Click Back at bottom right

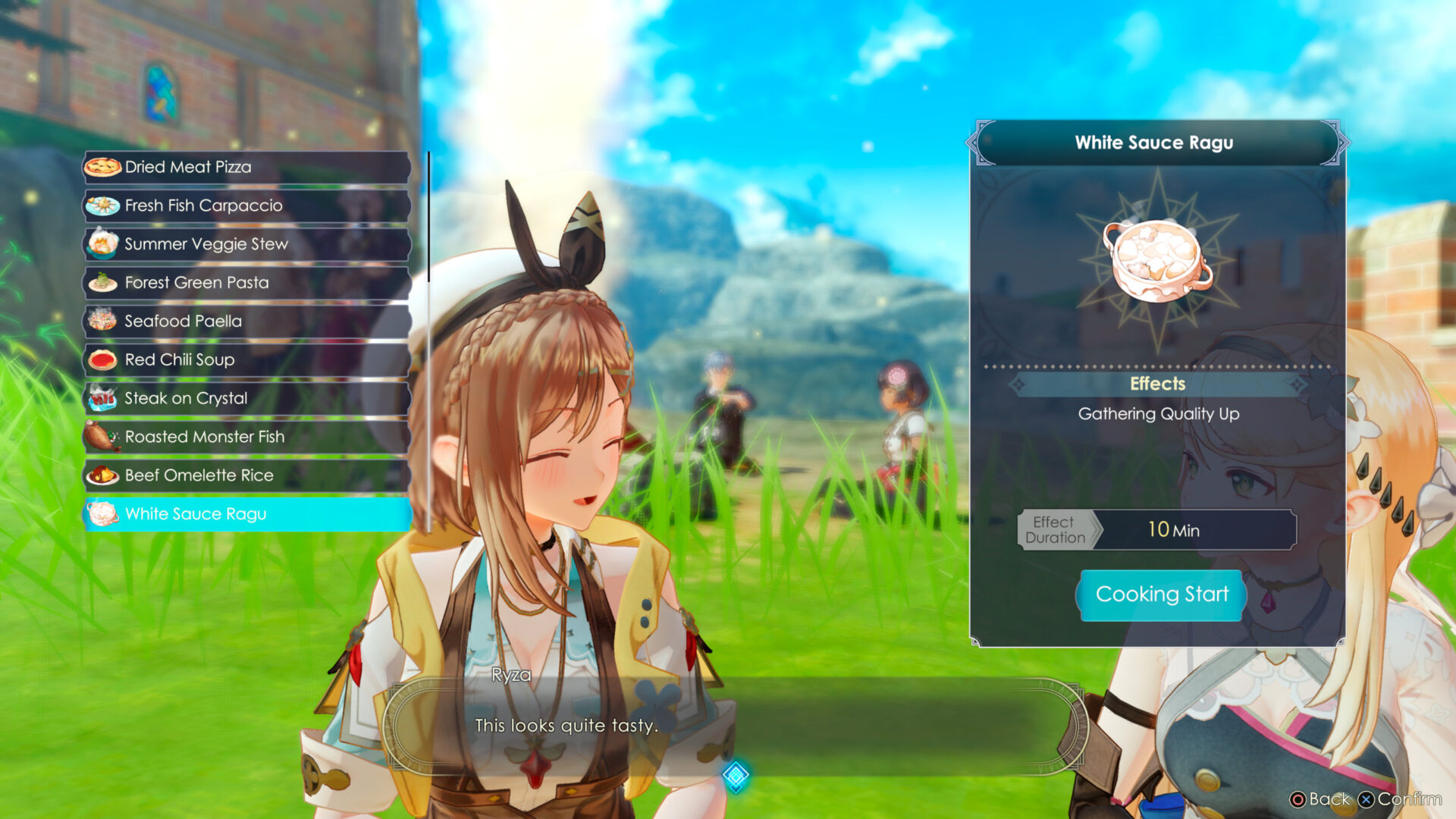[x=1323, y=799]
